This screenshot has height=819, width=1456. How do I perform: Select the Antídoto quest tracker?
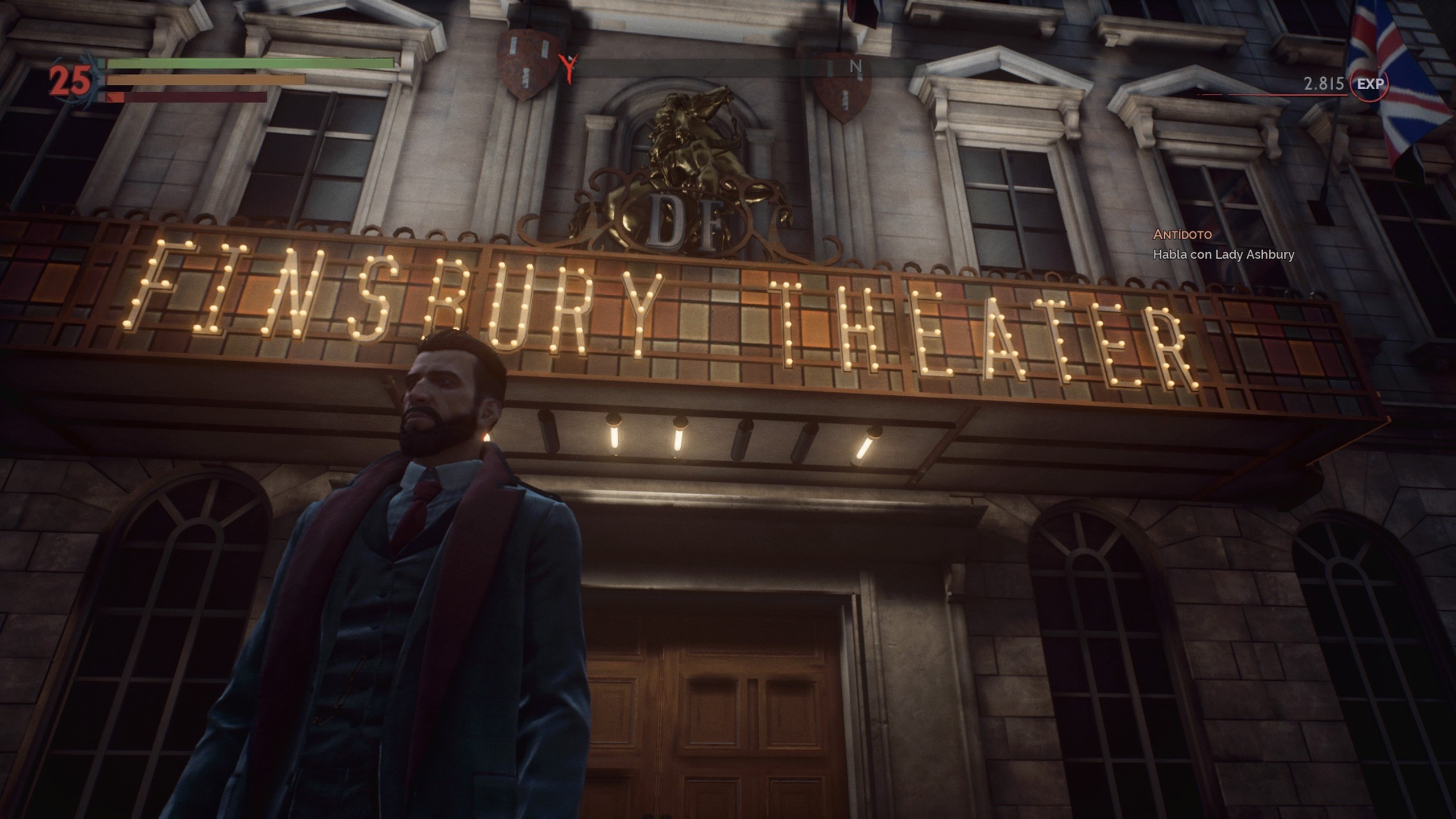coord(1181,234)
